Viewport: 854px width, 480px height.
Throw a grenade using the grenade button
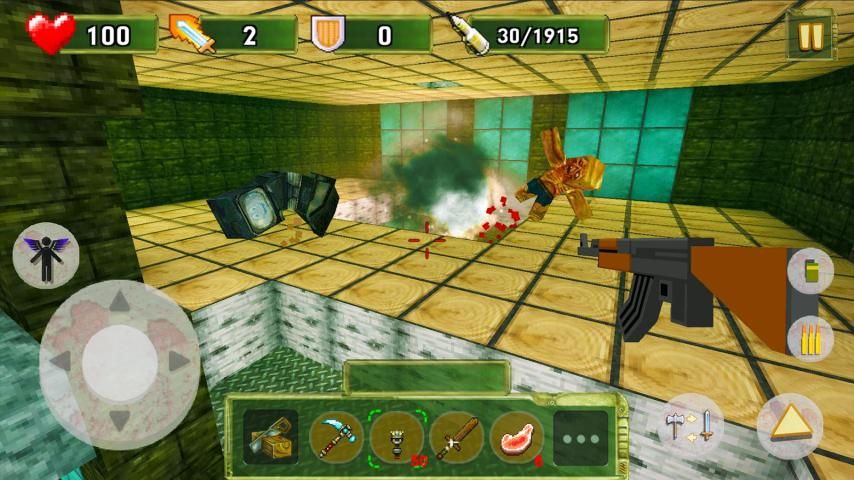click(809, 271)
